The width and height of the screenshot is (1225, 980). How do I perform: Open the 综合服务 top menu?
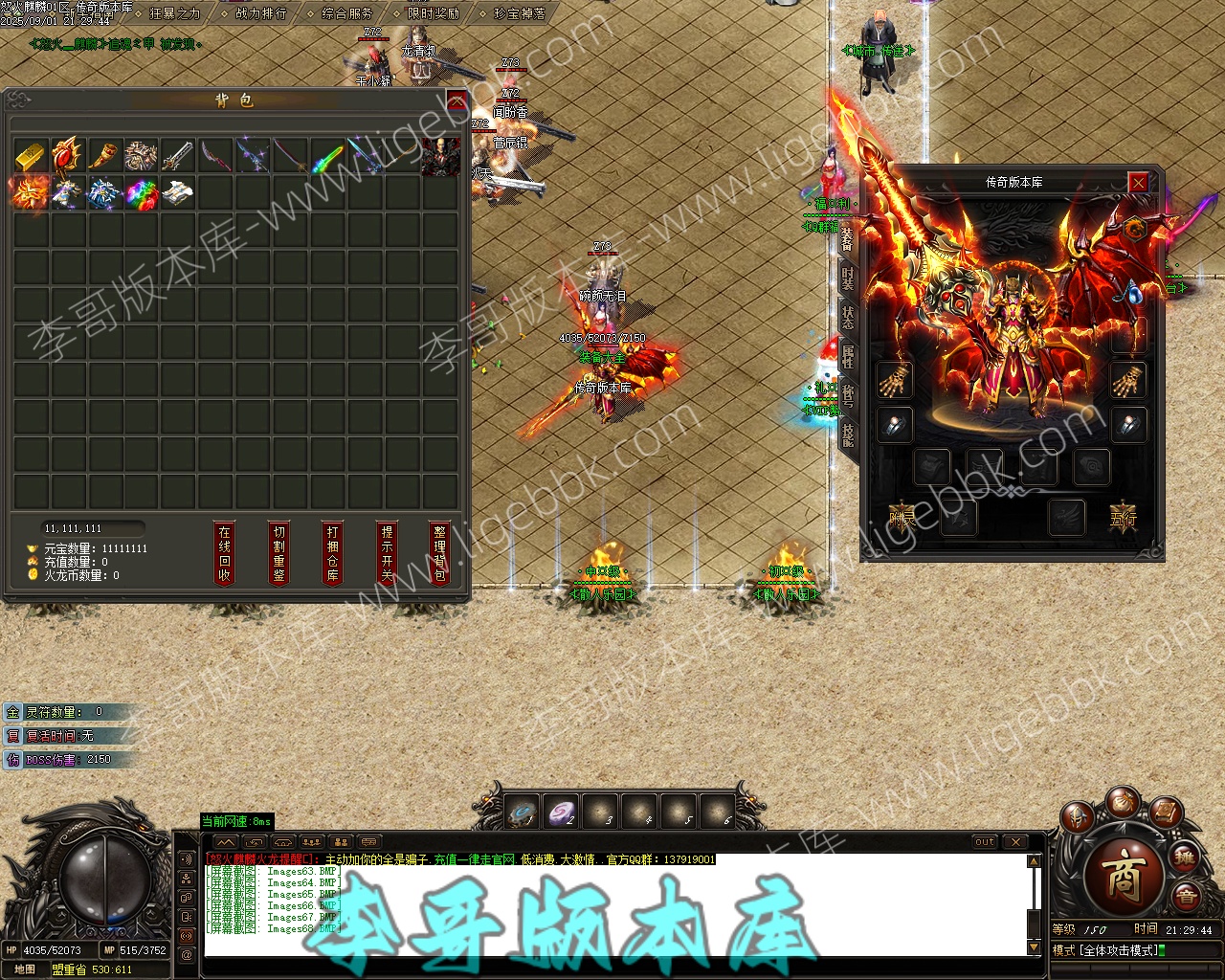click(346, 13)
